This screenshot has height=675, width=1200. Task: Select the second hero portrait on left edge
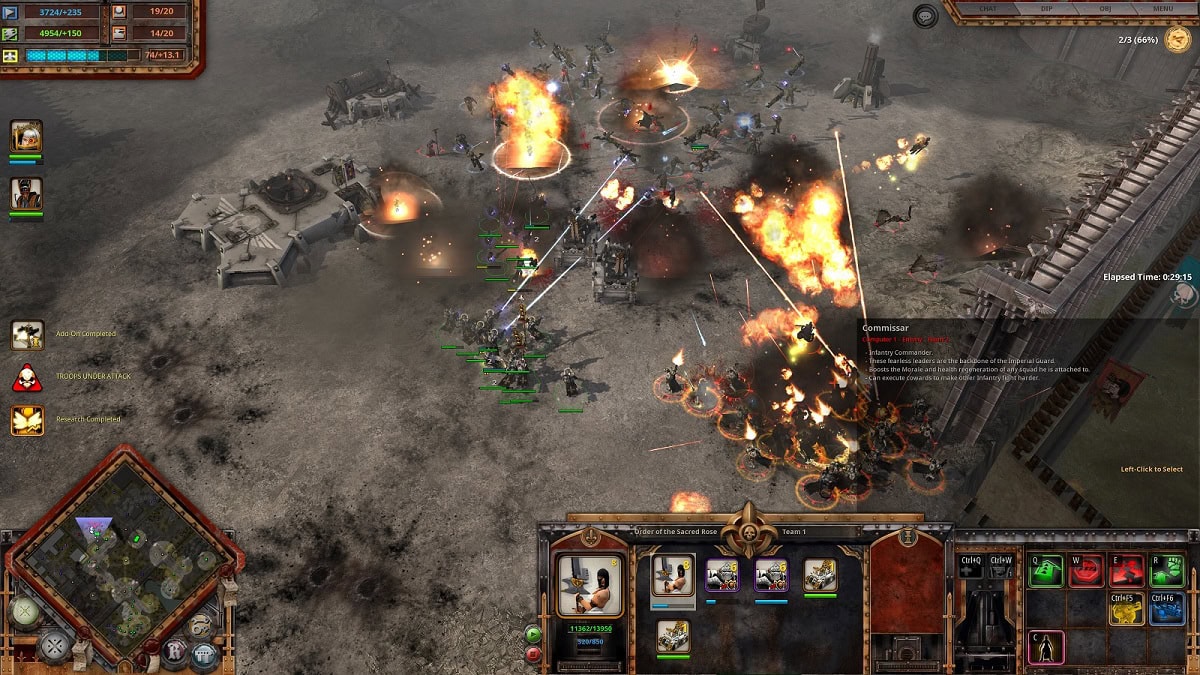(26, 193)
